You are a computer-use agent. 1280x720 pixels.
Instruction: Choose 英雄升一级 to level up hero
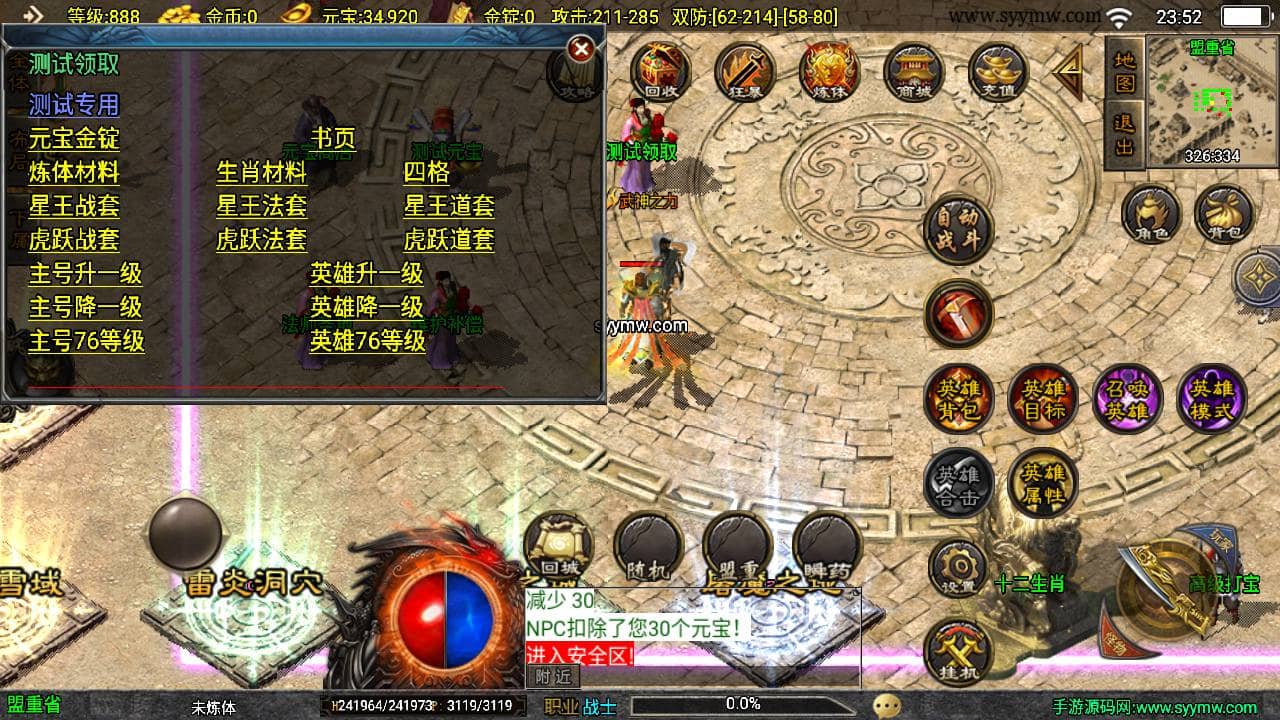[x=367, y=274]
